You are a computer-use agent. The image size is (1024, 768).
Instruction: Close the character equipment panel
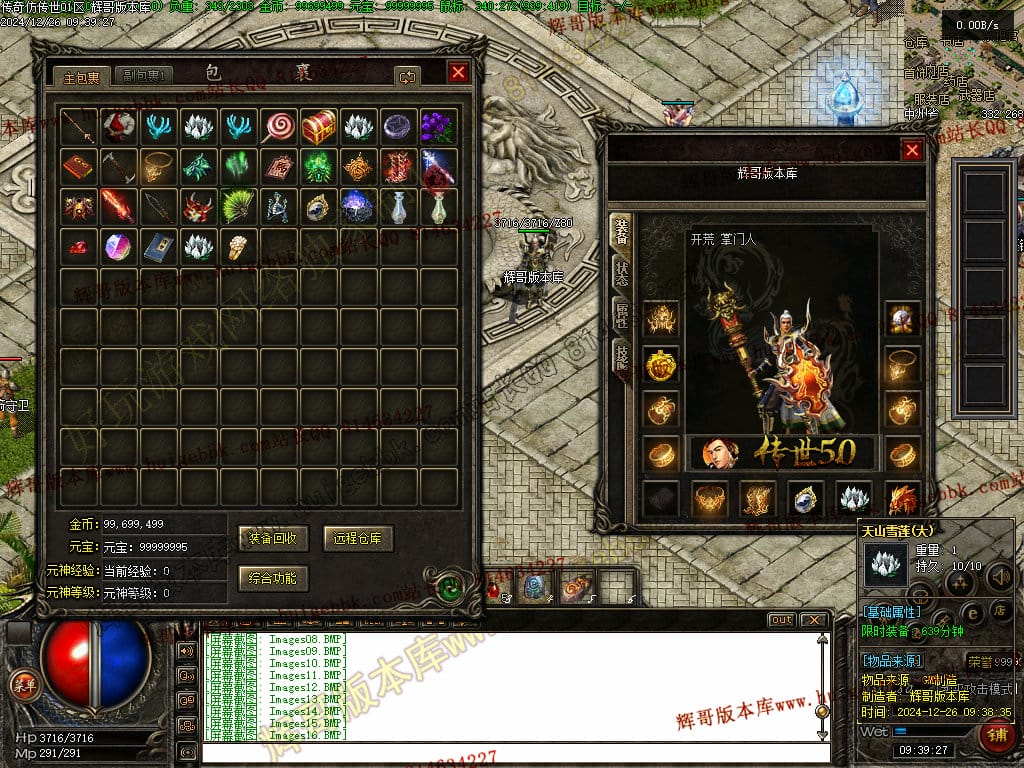(x=911, y=150)
